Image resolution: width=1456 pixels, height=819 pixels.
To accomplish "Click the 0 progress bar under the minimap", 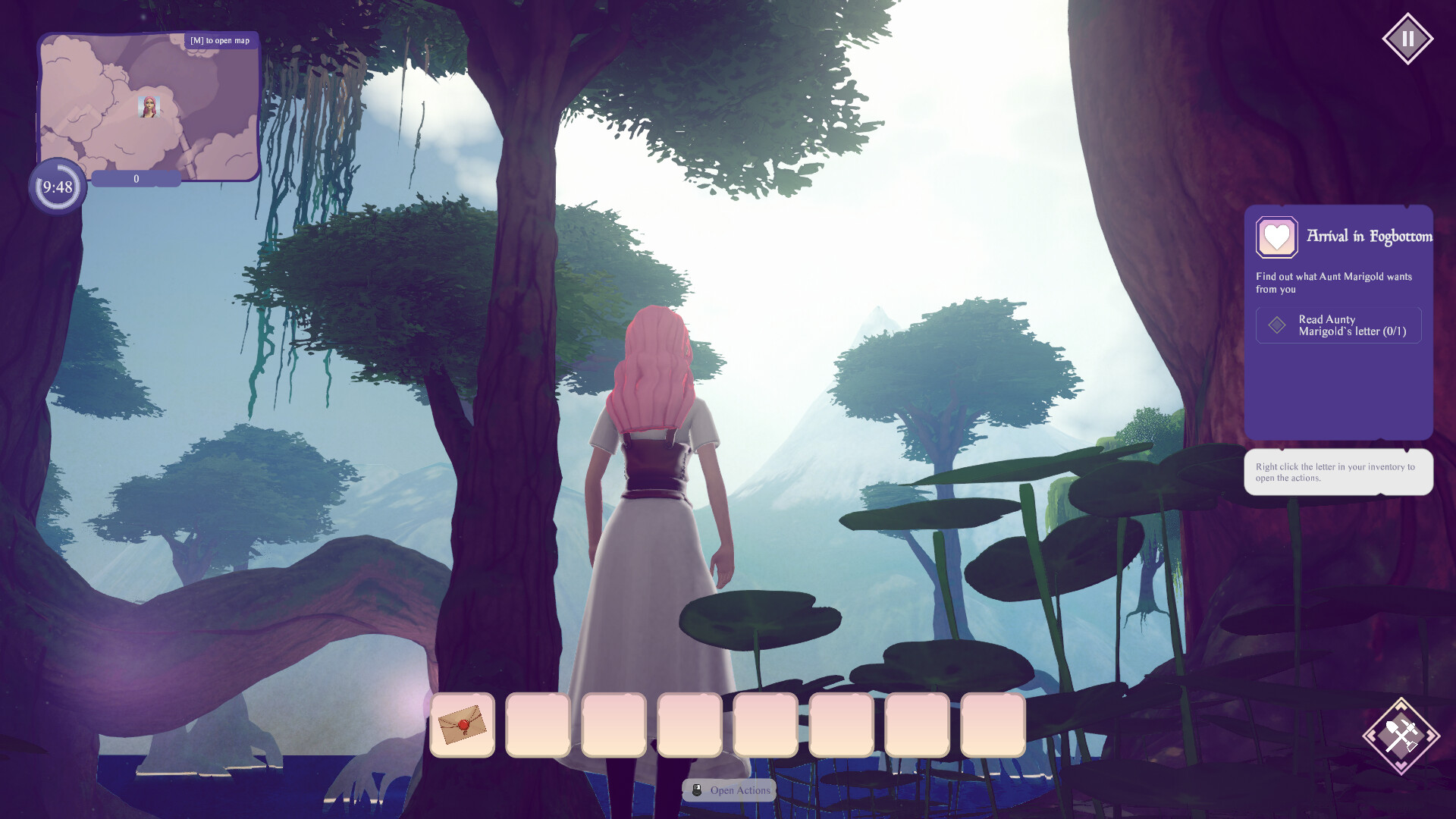I will tap(136, 178).
